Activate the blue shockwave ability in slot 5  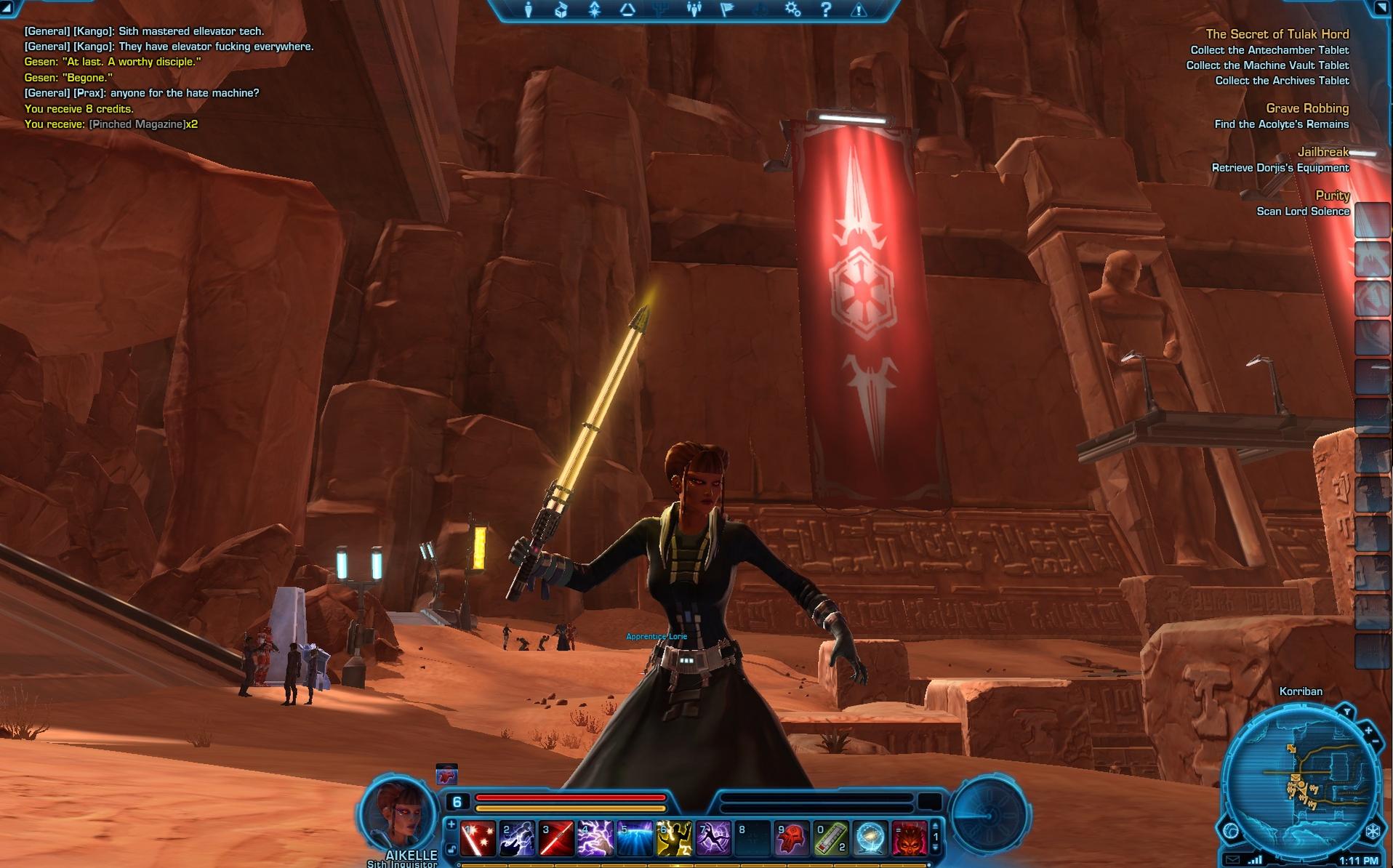click(635, 838)
